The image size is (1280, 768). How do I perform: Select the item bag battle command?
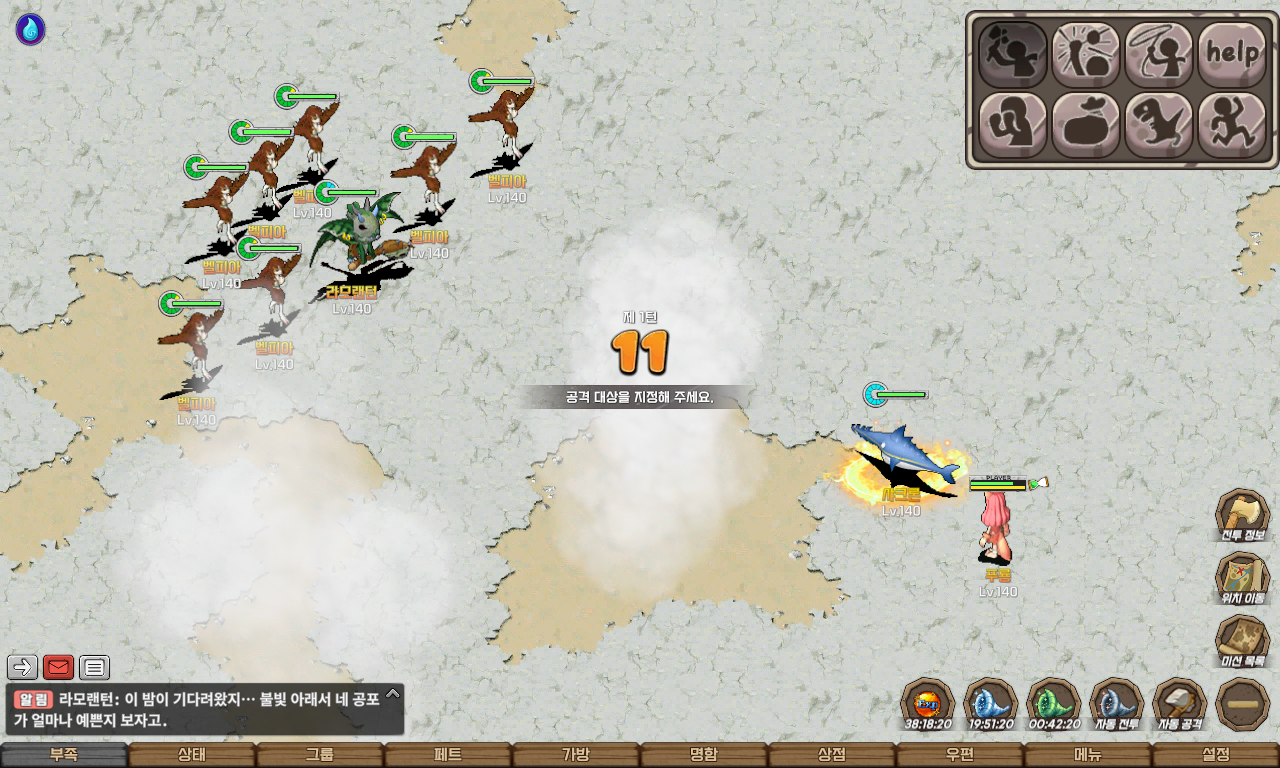[x=1085, y=125]
